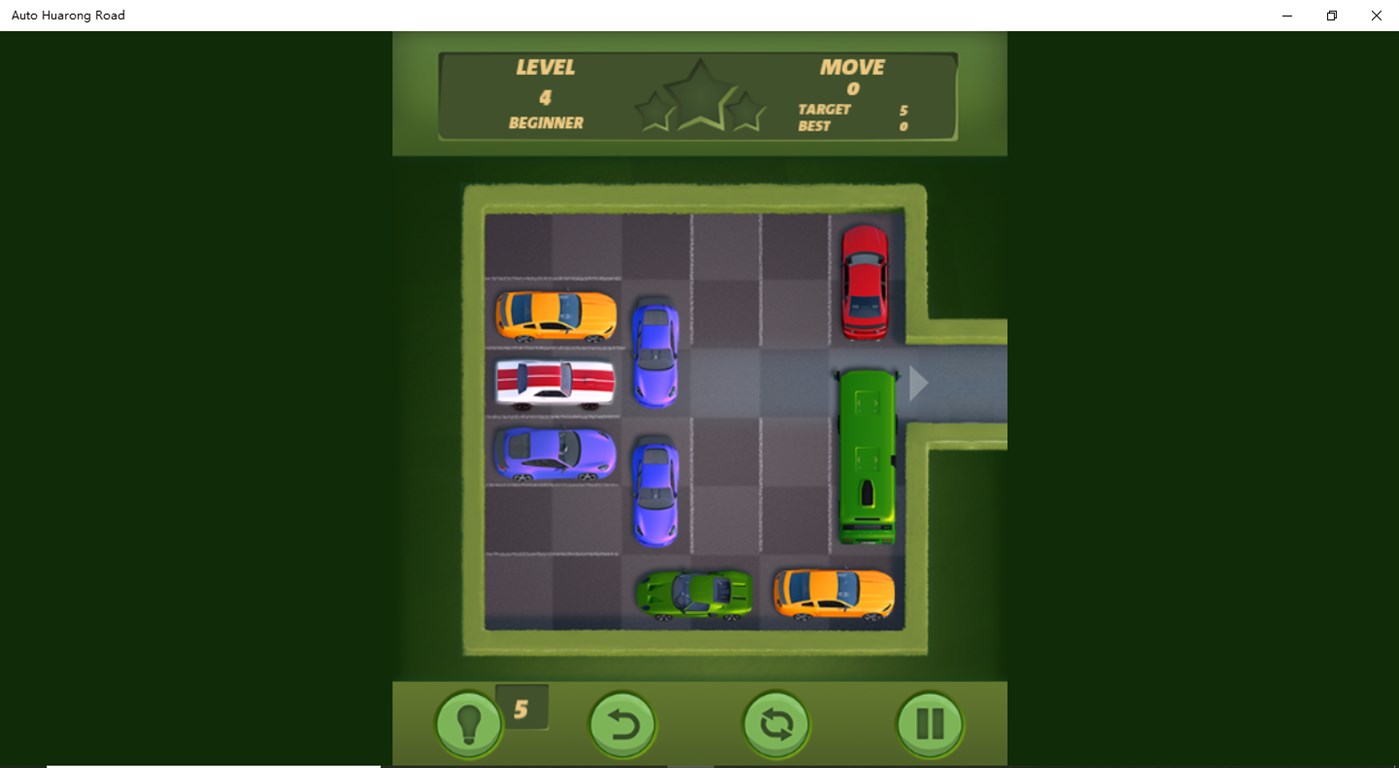Click the yellow car near the top left
Viewport: 1399px width, 768px height.
click(x=555, y=314)
